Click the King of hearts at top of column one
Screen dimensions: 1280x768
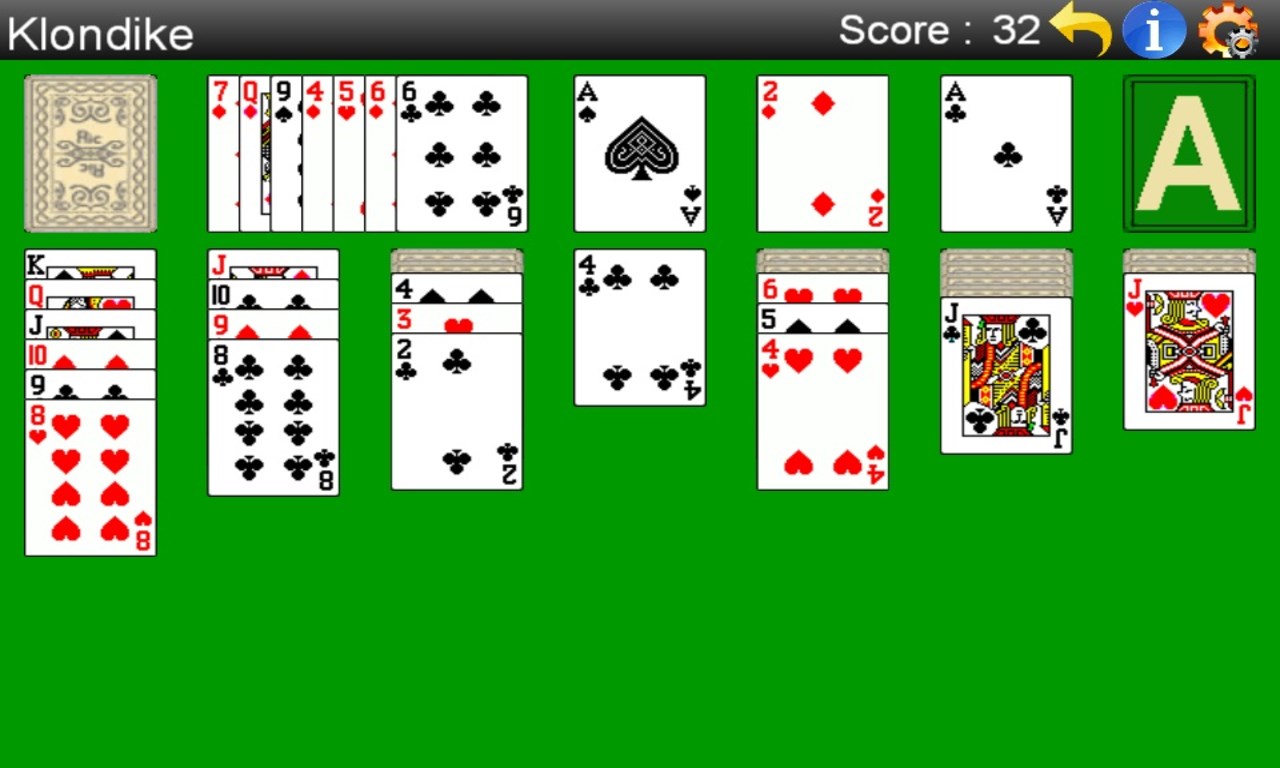point(90,262)
